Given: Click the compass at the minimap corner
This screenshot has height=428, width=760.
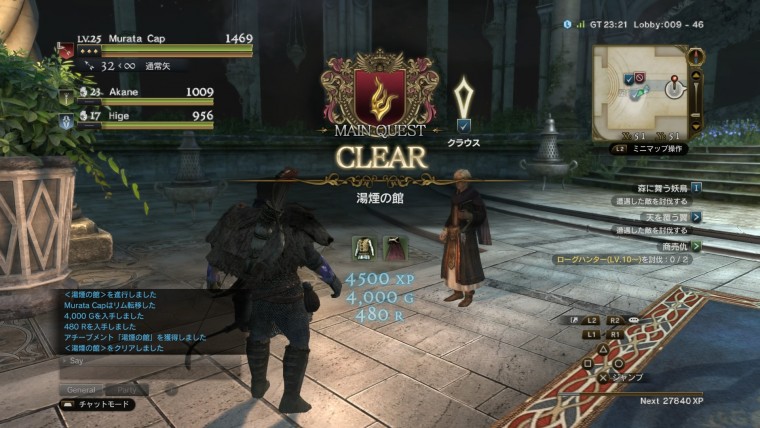Looking at the screenshot, I should click(x=697, y=56).
